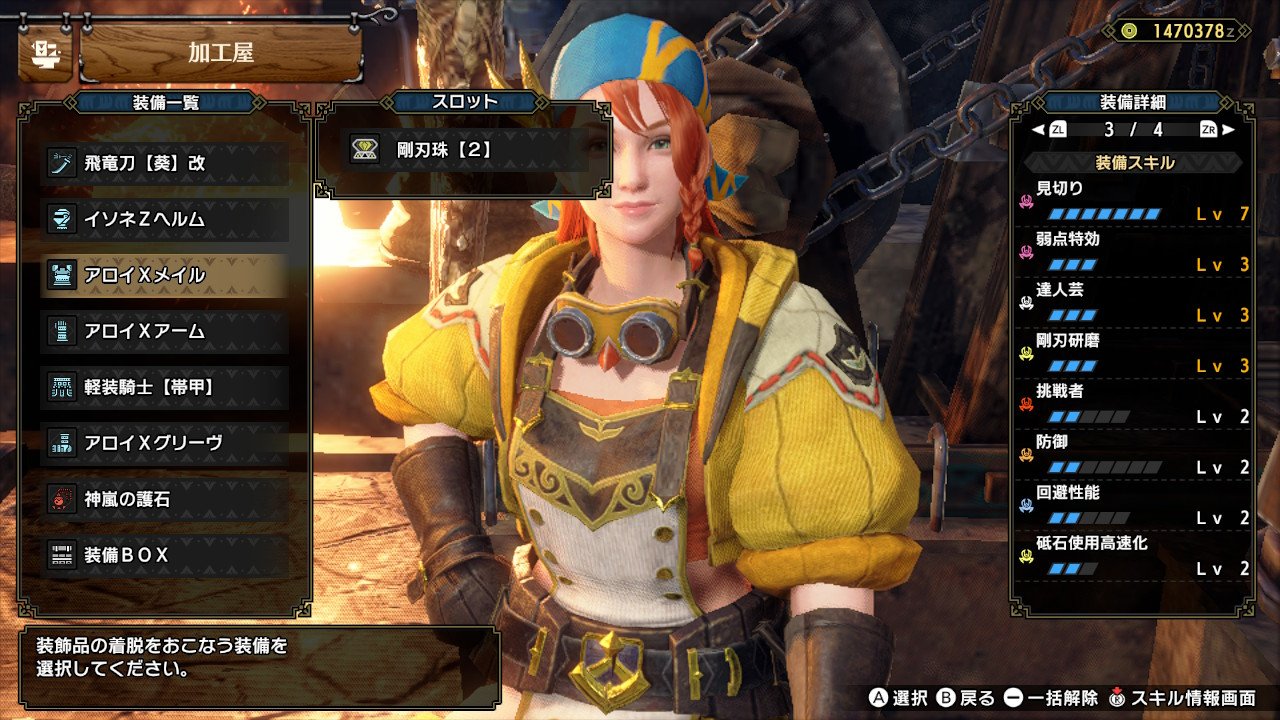Go to the previous equipment detail page arrow
The width and height of the screenshot is (1280, 720).
1038,129
